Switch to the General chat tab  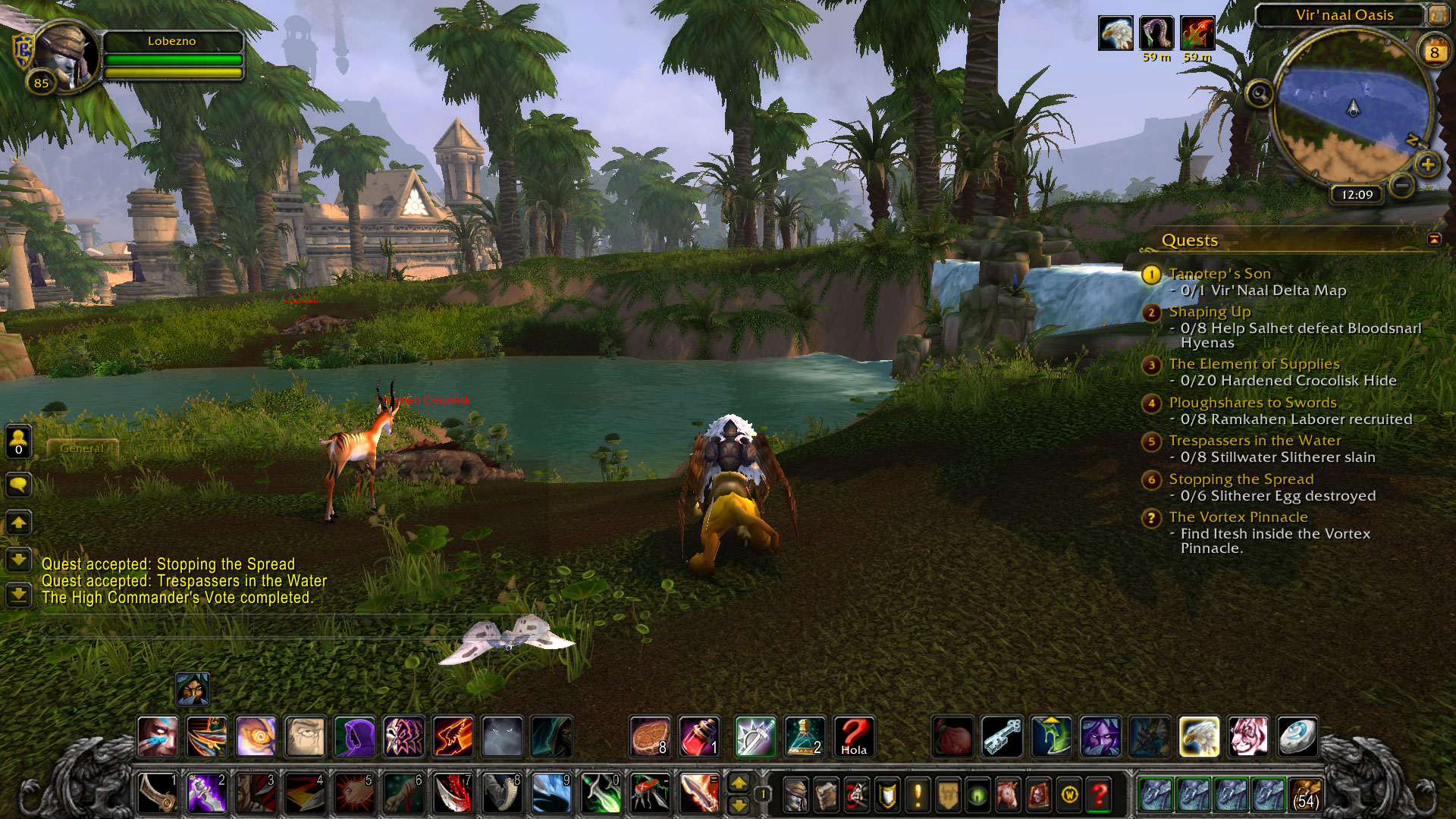coord(82,448)
